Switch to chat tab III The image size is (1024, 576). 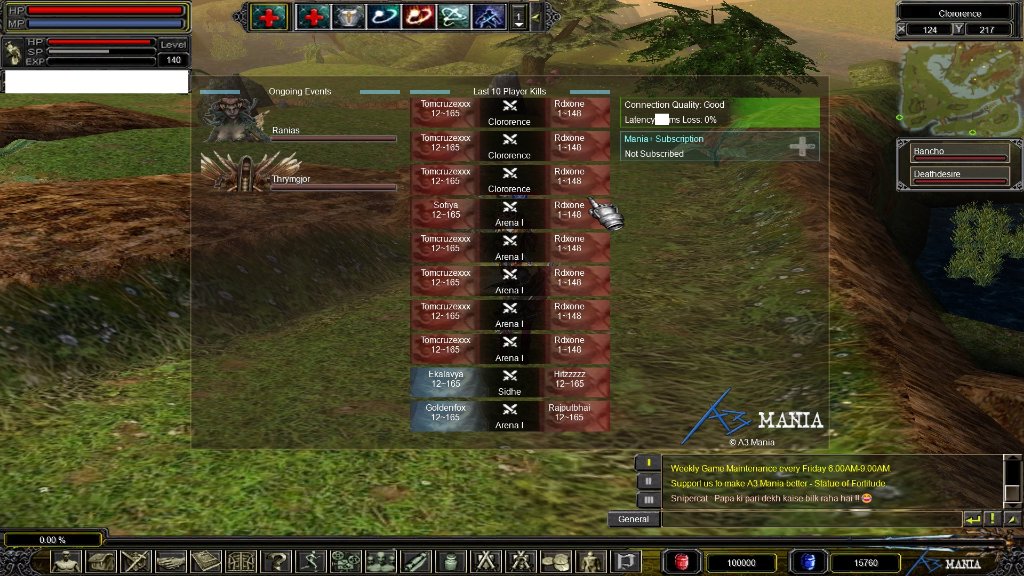[648, 499]
